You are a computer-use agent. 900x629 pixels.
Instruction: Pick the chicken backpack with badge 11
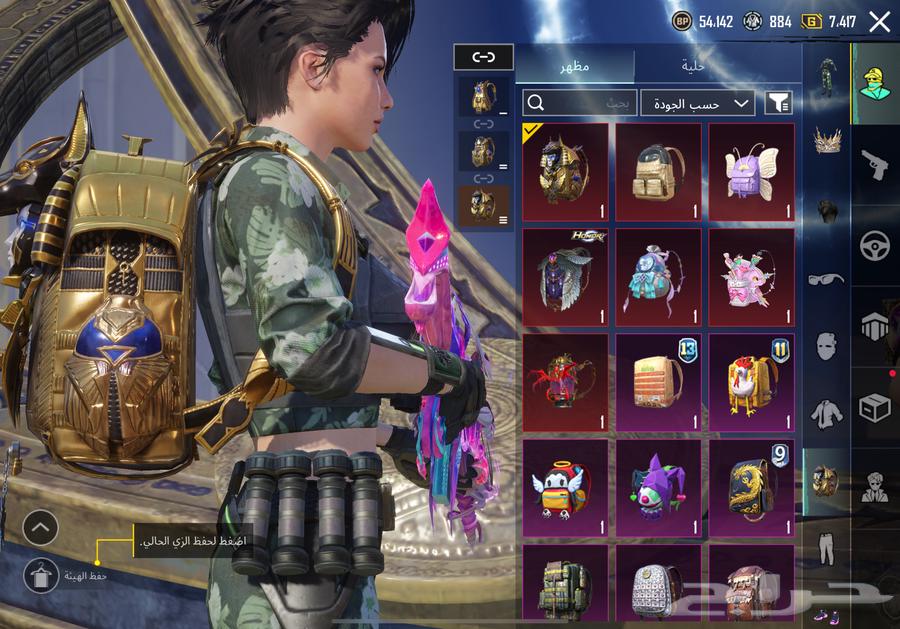point(751,382)
